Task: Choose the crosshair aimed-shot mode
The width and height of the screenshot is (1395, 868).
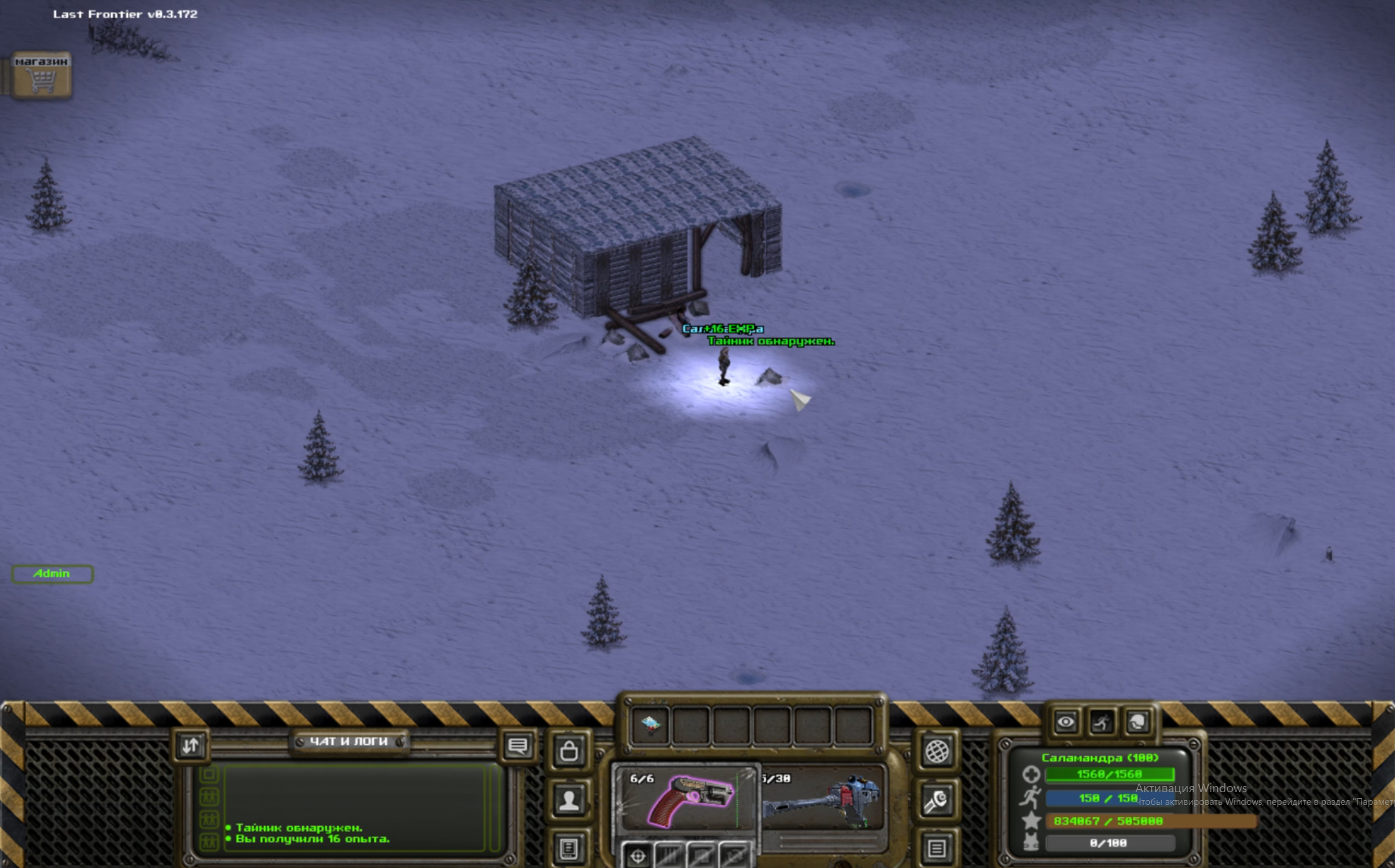Action: 638,856
